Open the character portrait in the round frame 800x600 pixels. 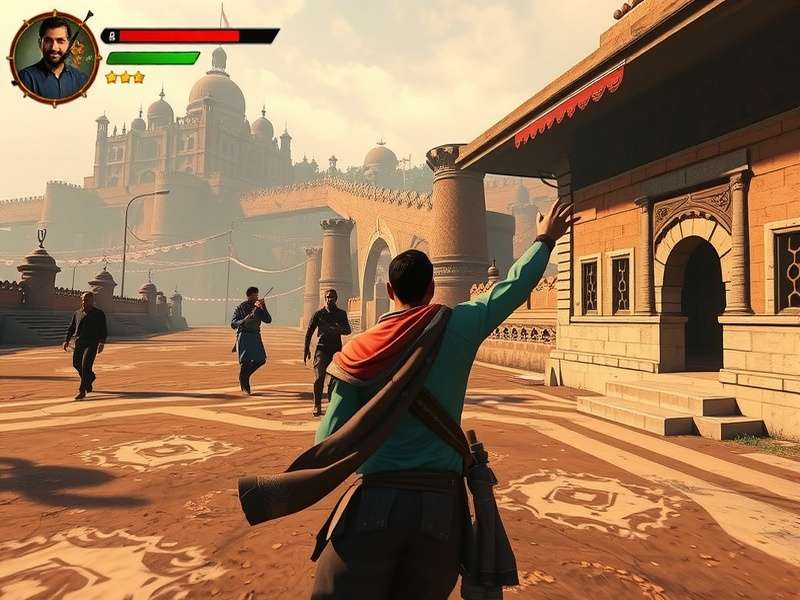coord(54,57)
